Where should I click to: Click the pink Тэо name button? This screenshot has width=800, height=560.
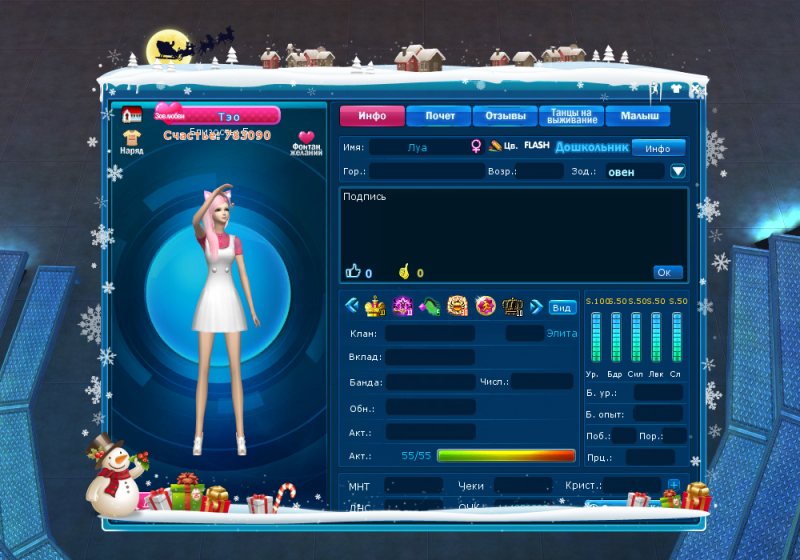[x=229, y=116]
